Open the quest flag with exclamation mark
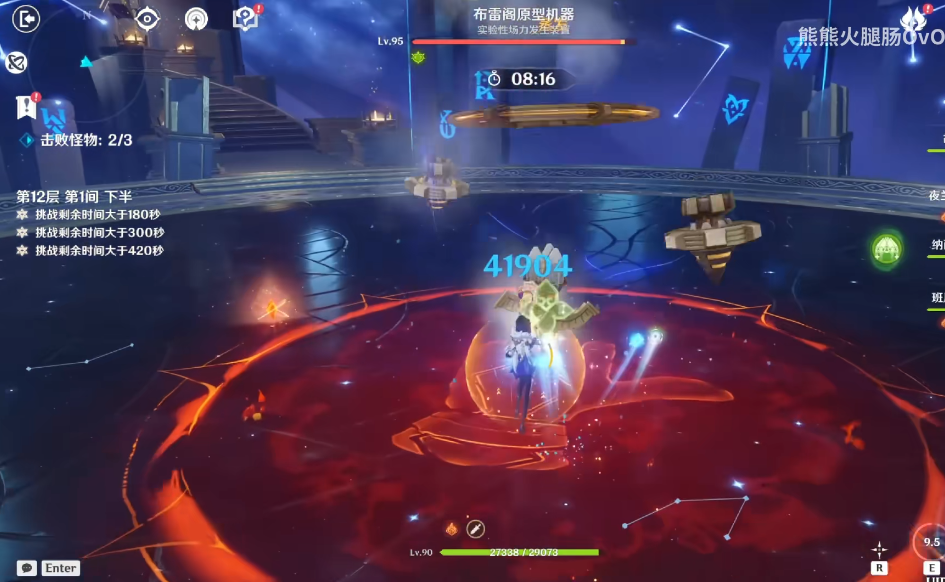The width and height of the screenshot is (945, 582). point(26,106)
